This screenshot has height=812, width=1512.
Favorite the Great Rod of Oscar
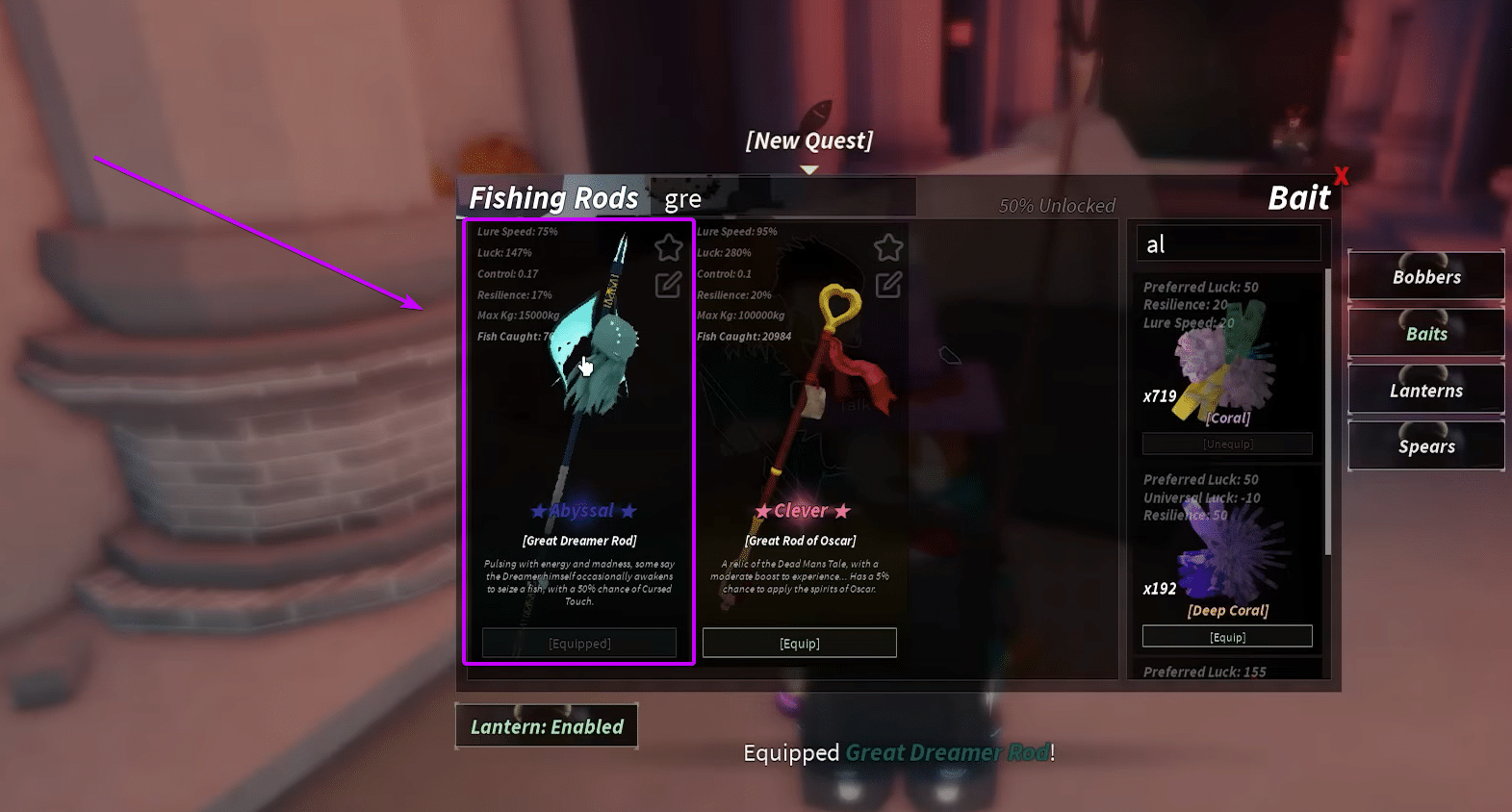tap(887, 248)
